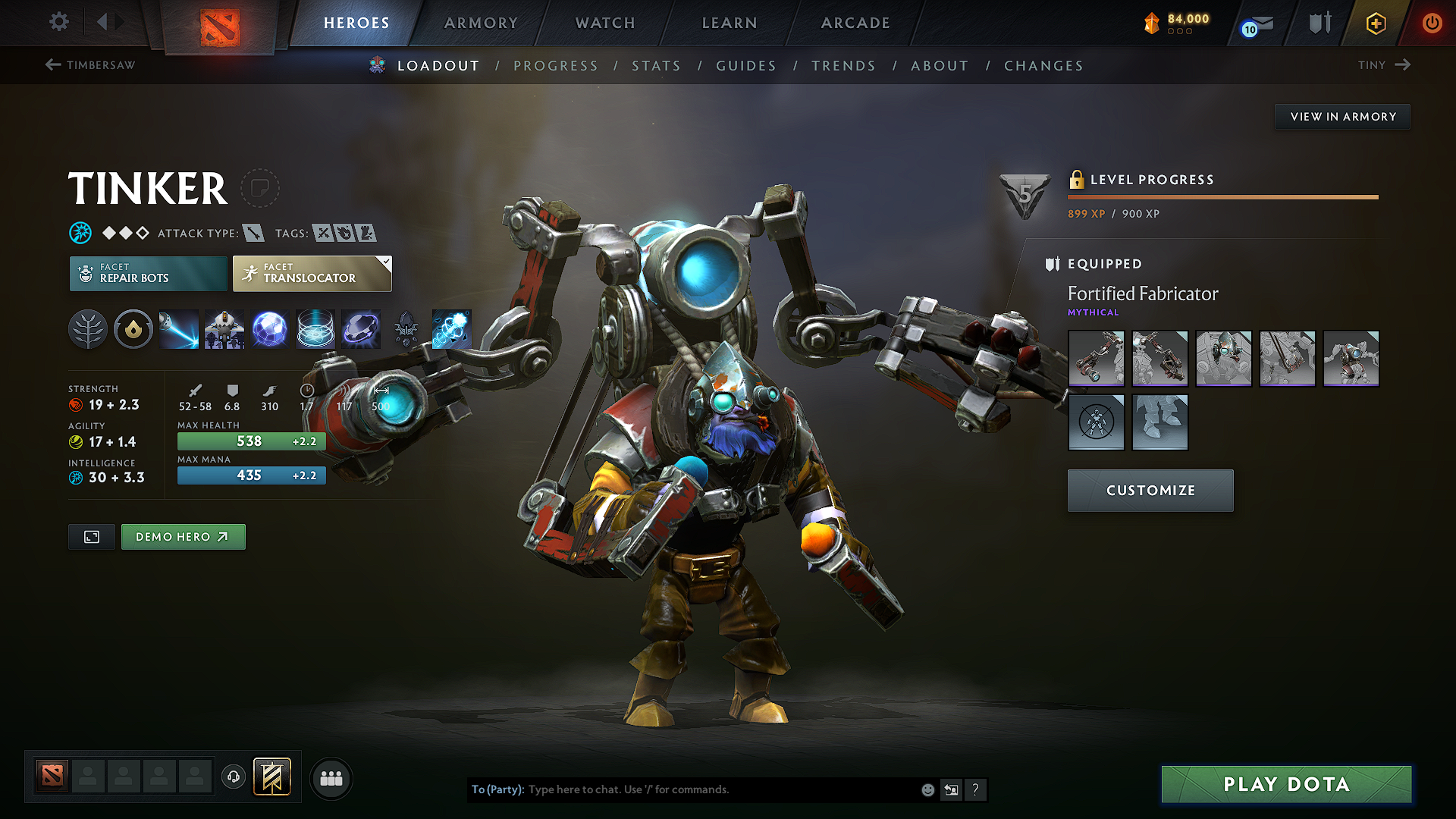
Task: Navigate back to Timbersaw hero page
Action: tap(91, 65)
